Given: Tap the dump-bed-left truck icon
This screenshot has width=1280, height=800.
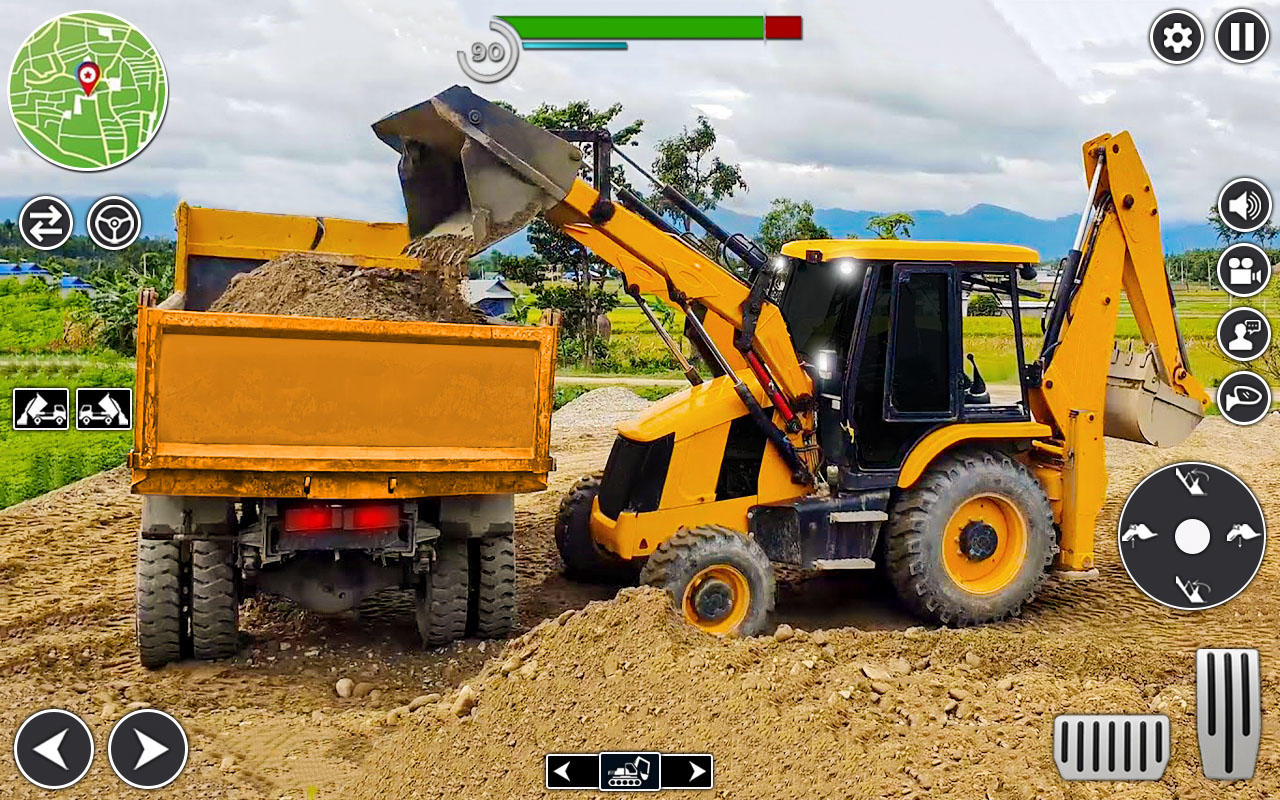Looking at the screenshot, I should pos(40,408).
